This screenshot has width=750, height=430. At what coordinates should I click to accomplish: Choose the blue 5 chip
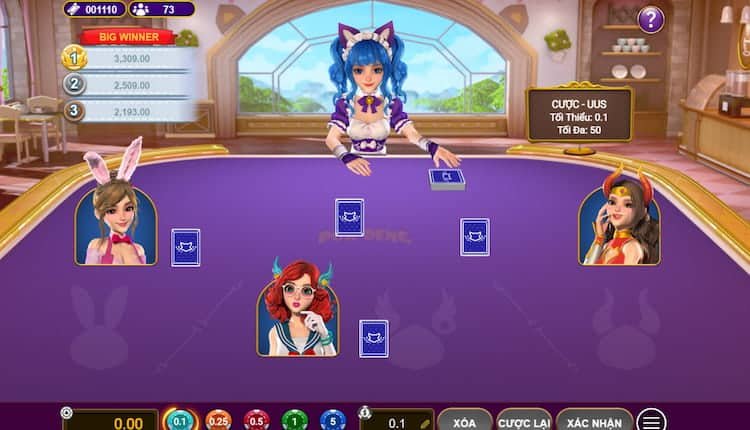pyautogui.click(x=332, y=421)
